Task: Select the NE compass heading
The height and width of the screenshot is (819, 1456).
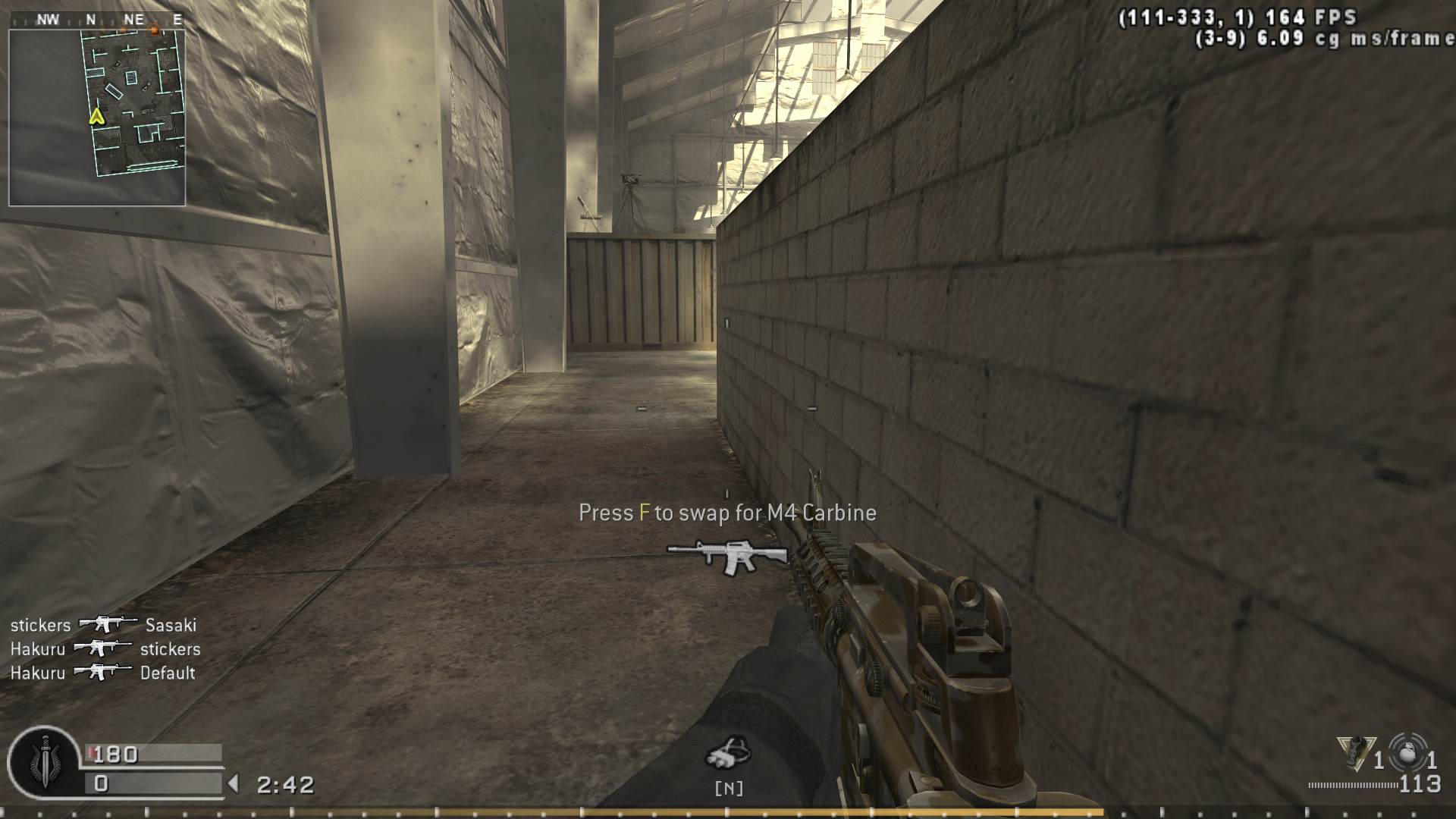Action: tap(134, 20)
